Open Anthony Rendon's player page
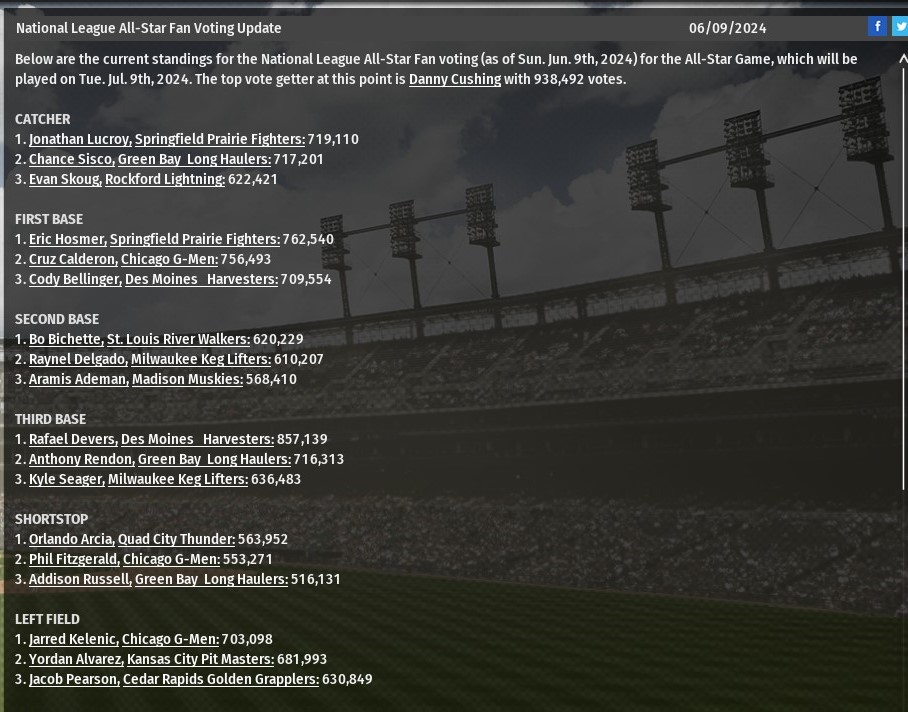The image size is (908, 712). coord(80,459)
